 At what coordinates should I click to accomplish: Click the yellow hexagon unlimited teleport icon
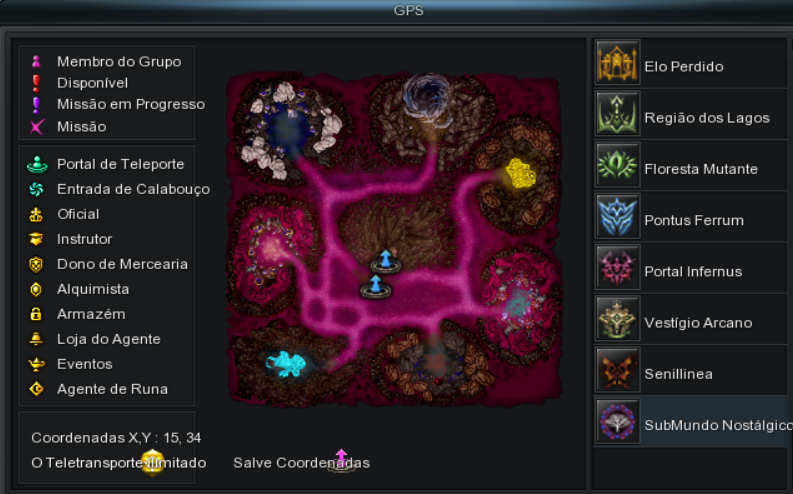(152, 462)
